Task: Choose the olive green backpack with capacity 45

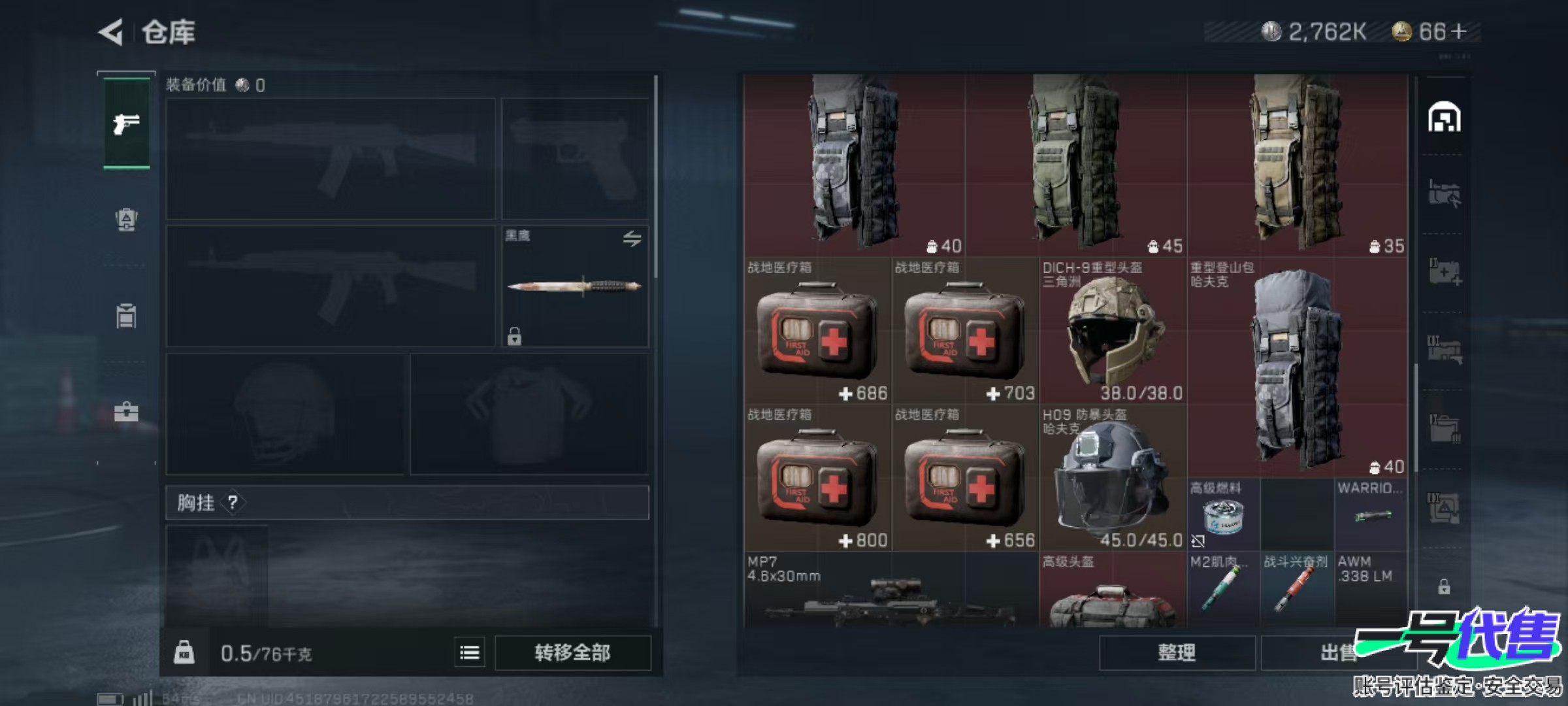Action: [x=1075, y=163]
